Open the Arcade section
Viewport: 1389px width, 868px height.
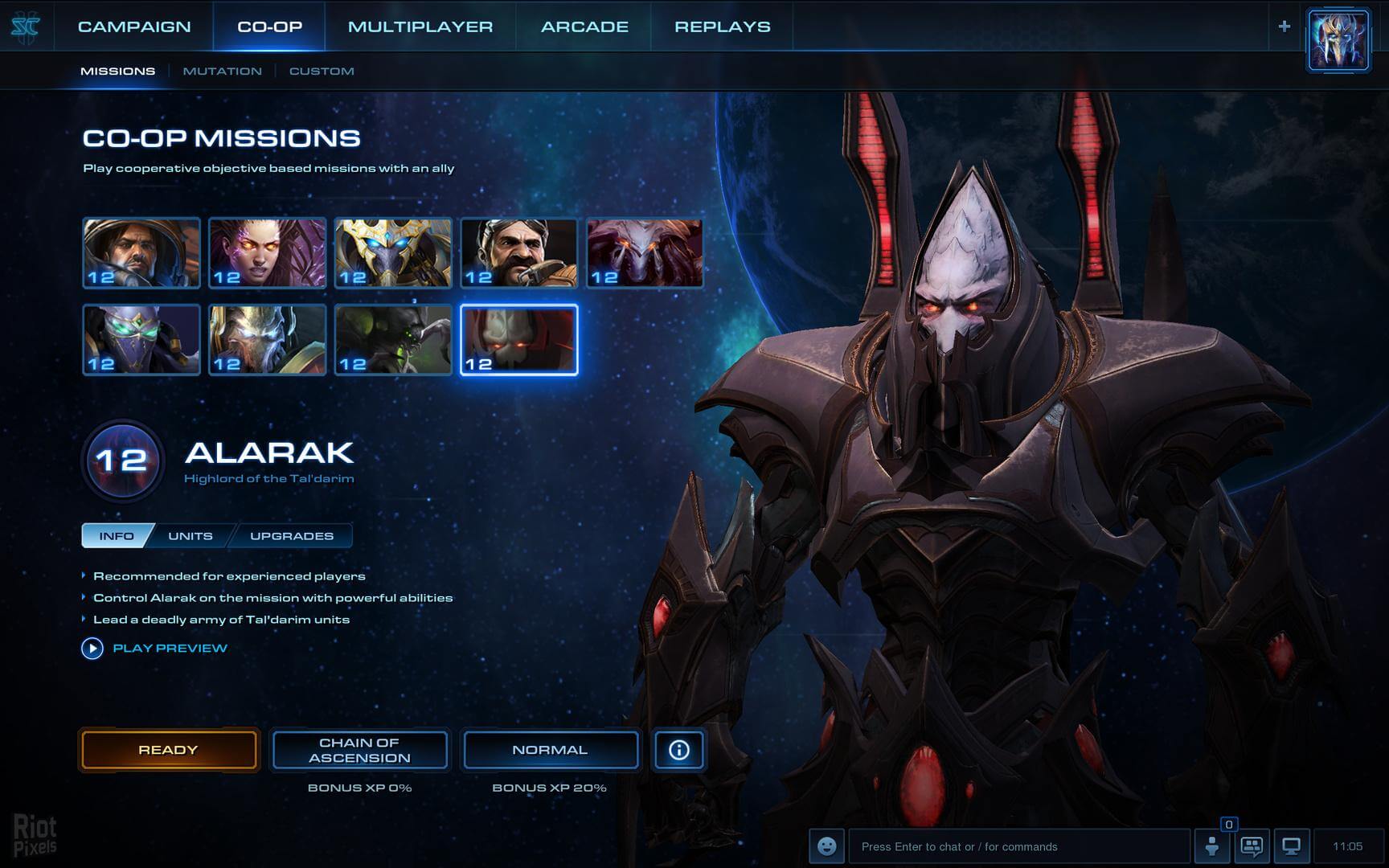pyautogui.click(x=584, y=27)
